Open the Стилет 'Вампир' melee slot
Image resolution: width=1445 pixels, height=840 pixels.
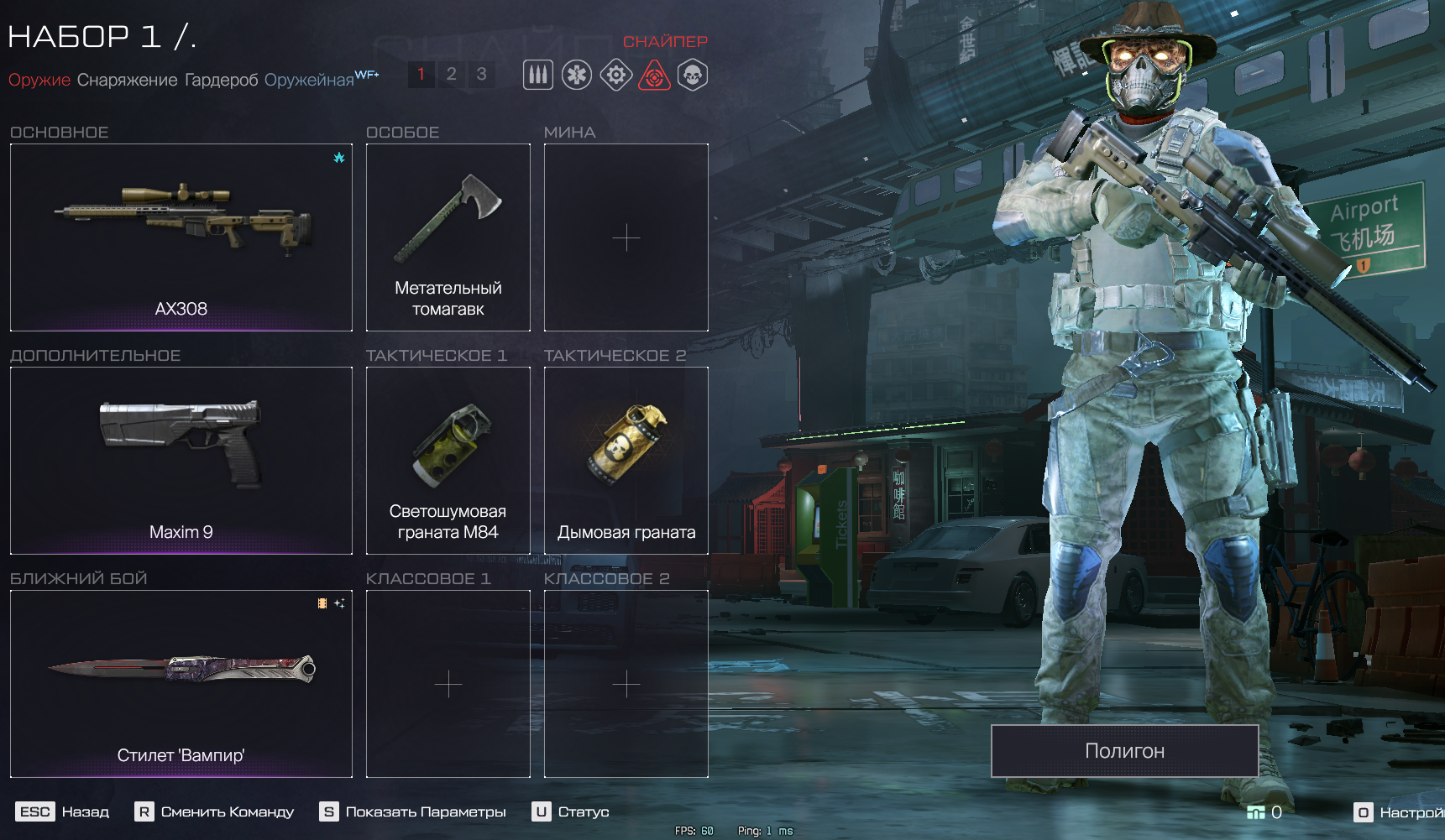(x=181, y=684)
